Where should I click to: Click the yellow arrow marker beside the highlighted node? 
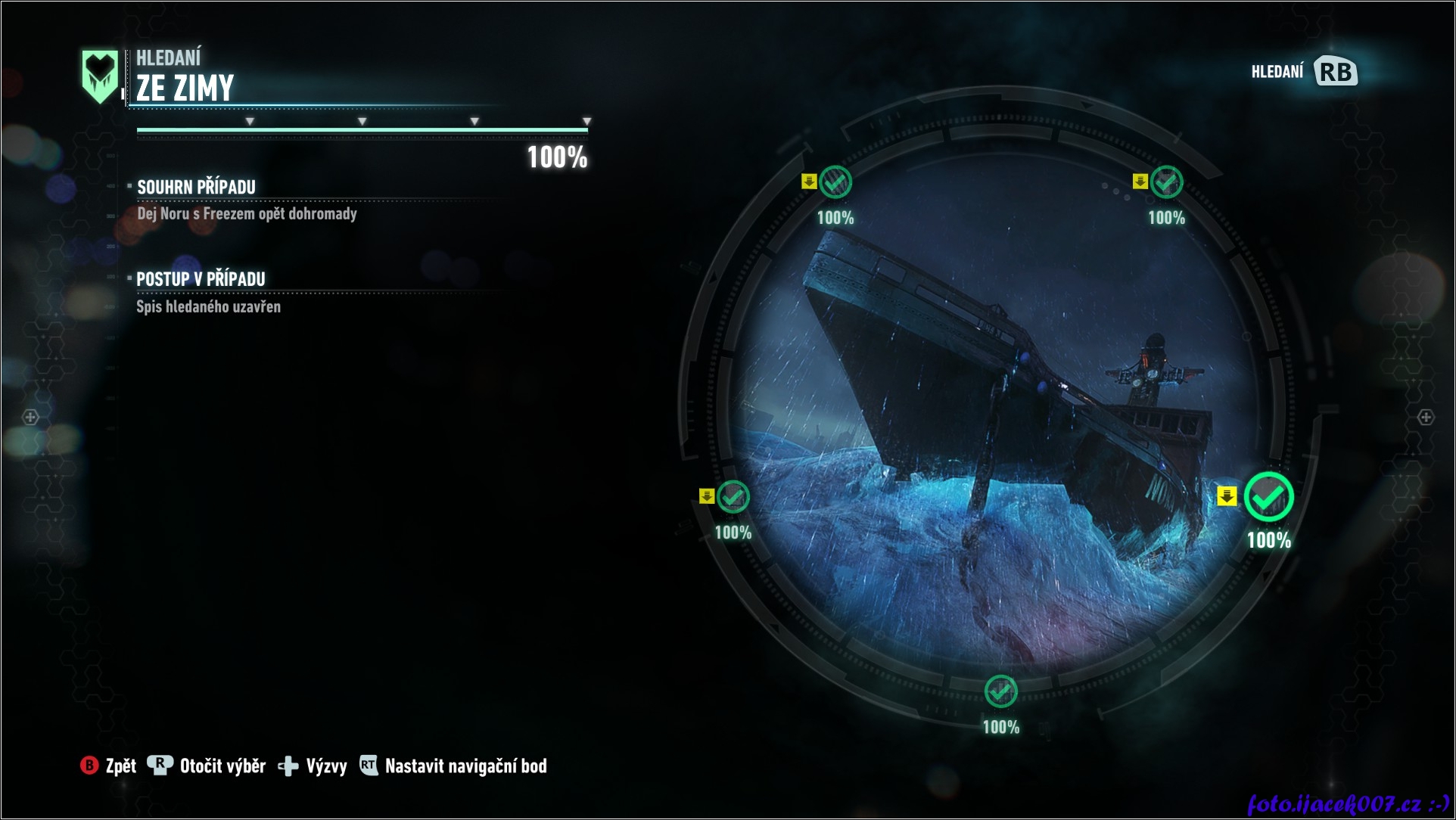tap(1227, 496)
